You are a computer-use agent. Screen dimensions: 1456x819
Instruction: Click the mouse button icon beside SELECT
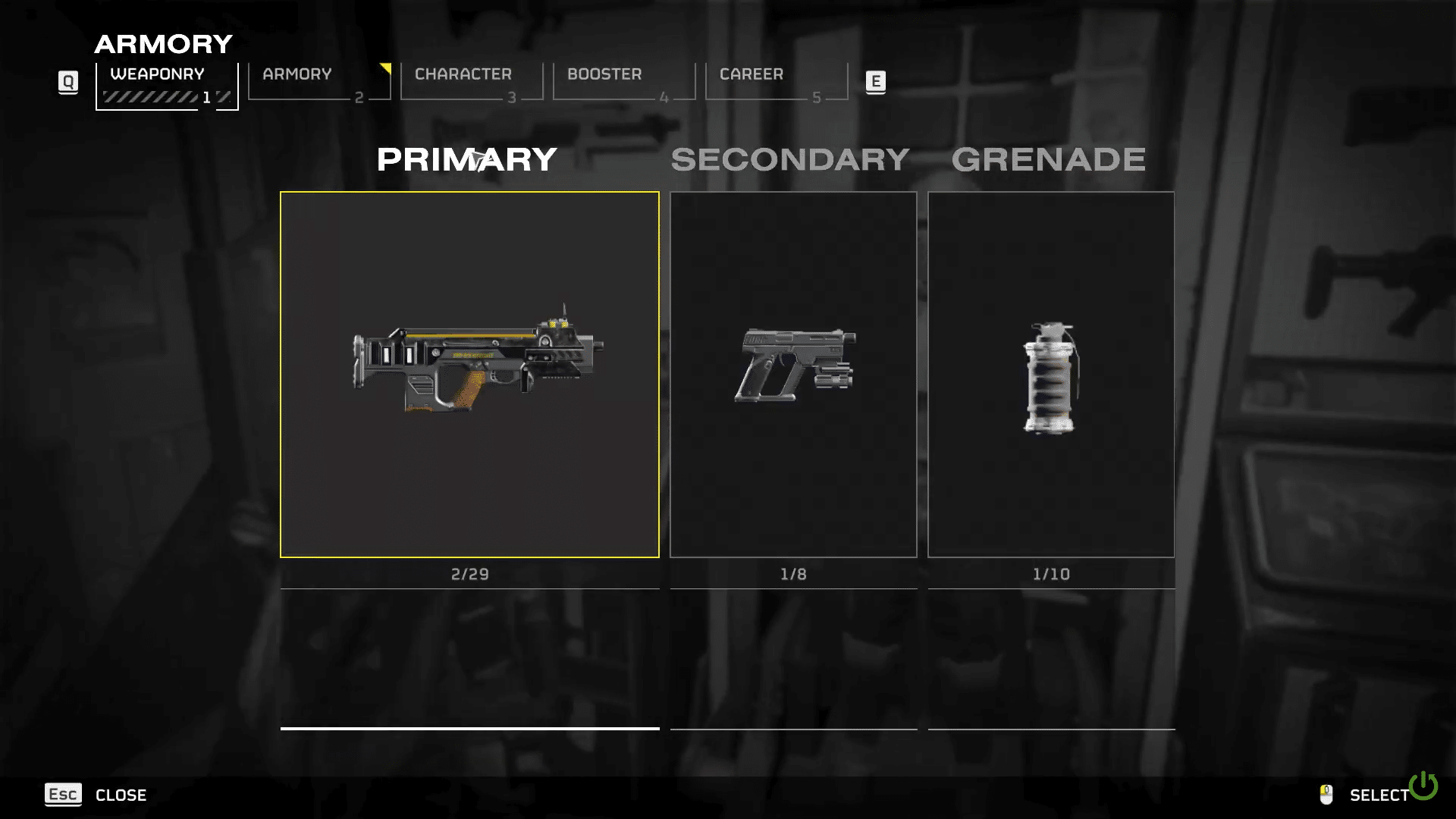tap(1326, 795)
